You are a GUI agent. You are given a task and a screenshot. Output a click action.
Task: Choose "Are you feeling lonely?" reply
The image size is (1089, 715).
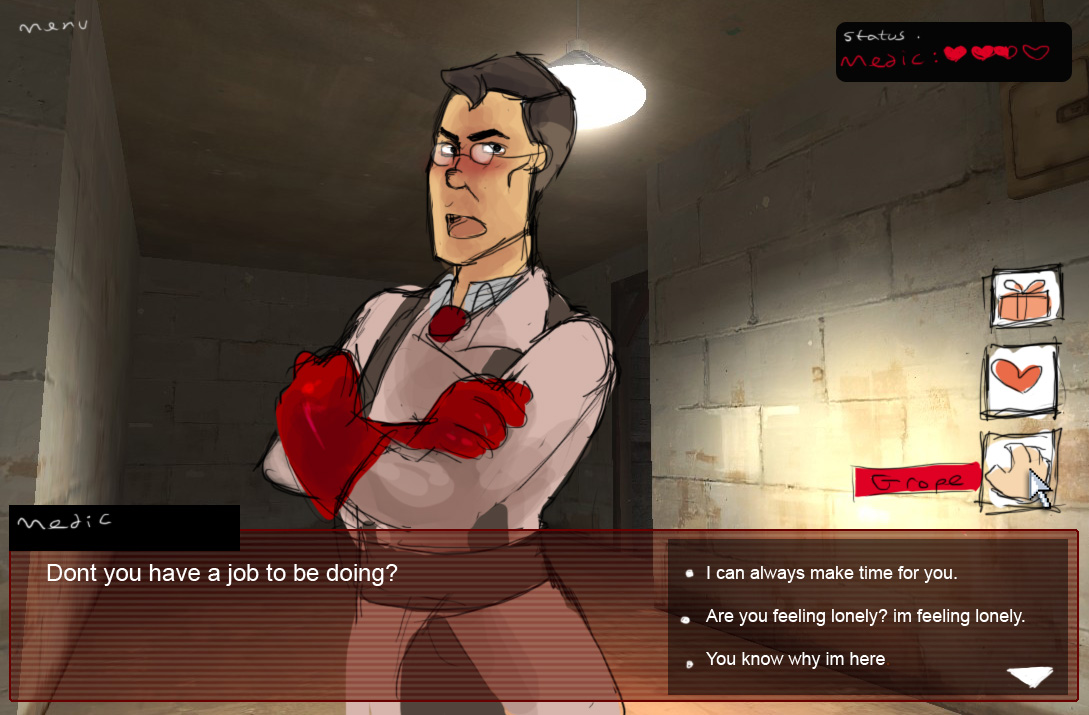[865, 617]
